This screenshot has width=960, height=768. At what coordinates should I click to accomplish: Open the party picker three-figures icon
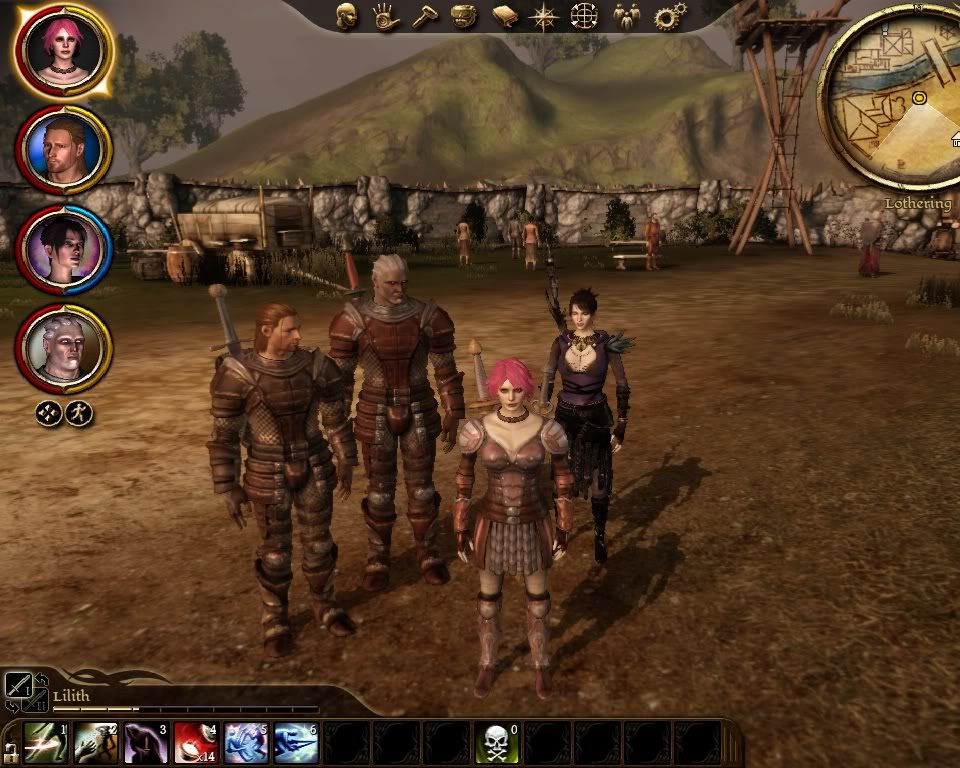point(626,16)
